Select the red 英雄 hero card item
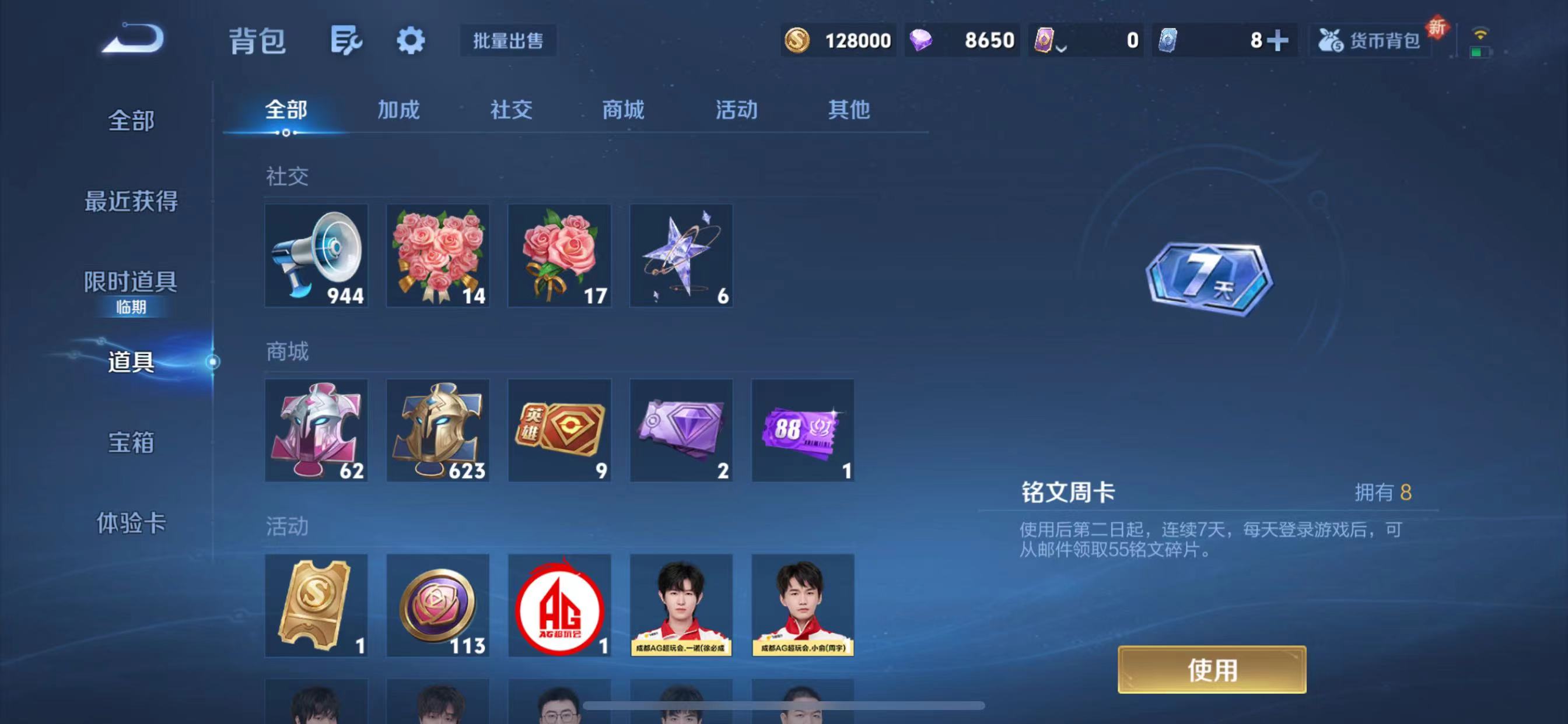This screenshot has height=724, width=1568. click(559, 431)
